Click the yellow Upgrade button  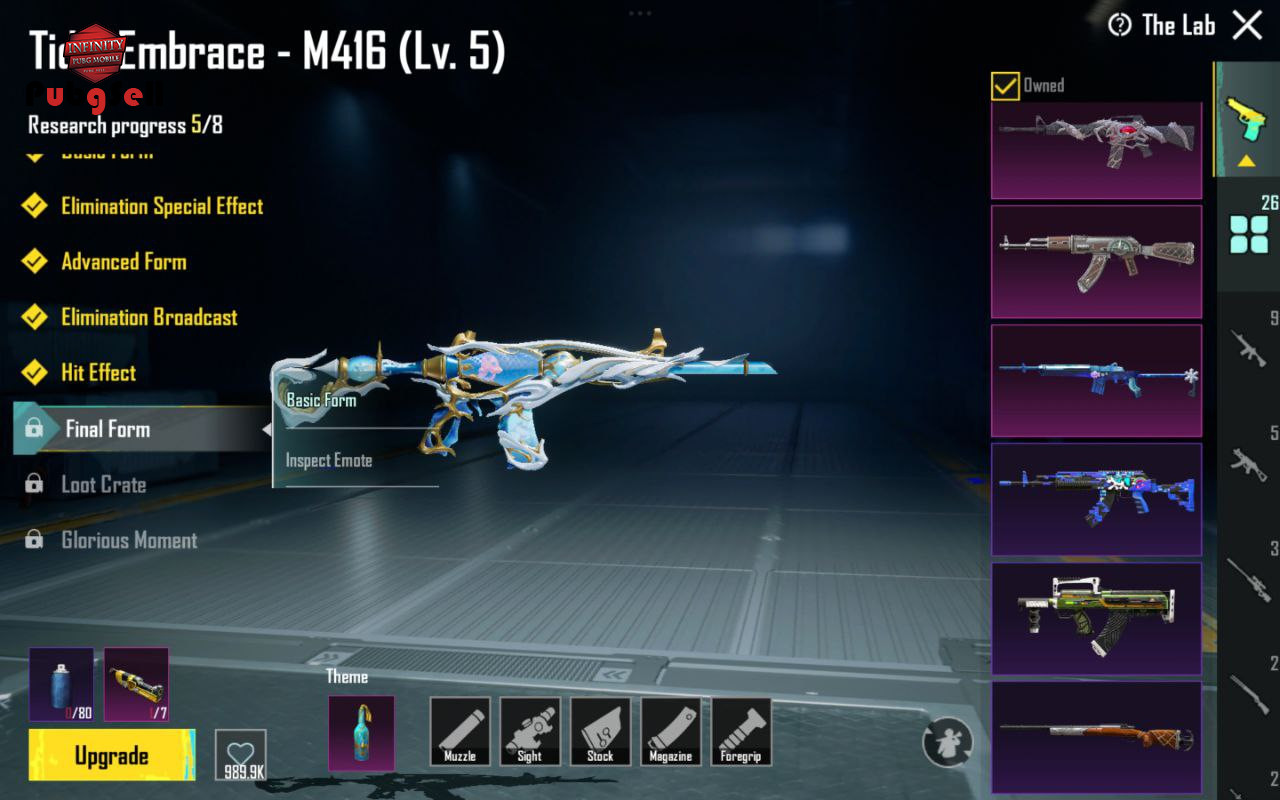pos(112,756)
